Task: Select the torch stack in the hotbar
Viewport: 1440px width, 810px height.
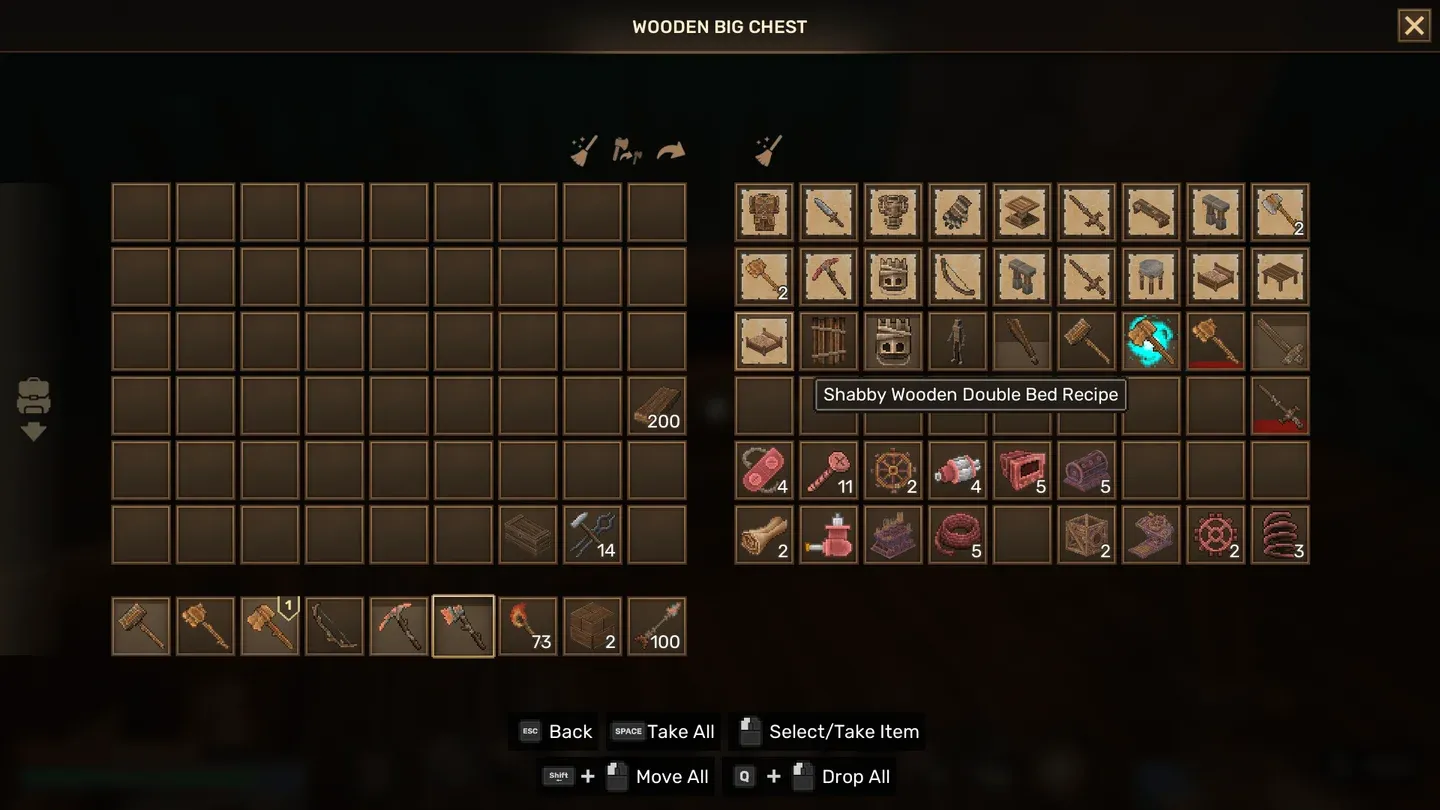Action: coord(528,626)
